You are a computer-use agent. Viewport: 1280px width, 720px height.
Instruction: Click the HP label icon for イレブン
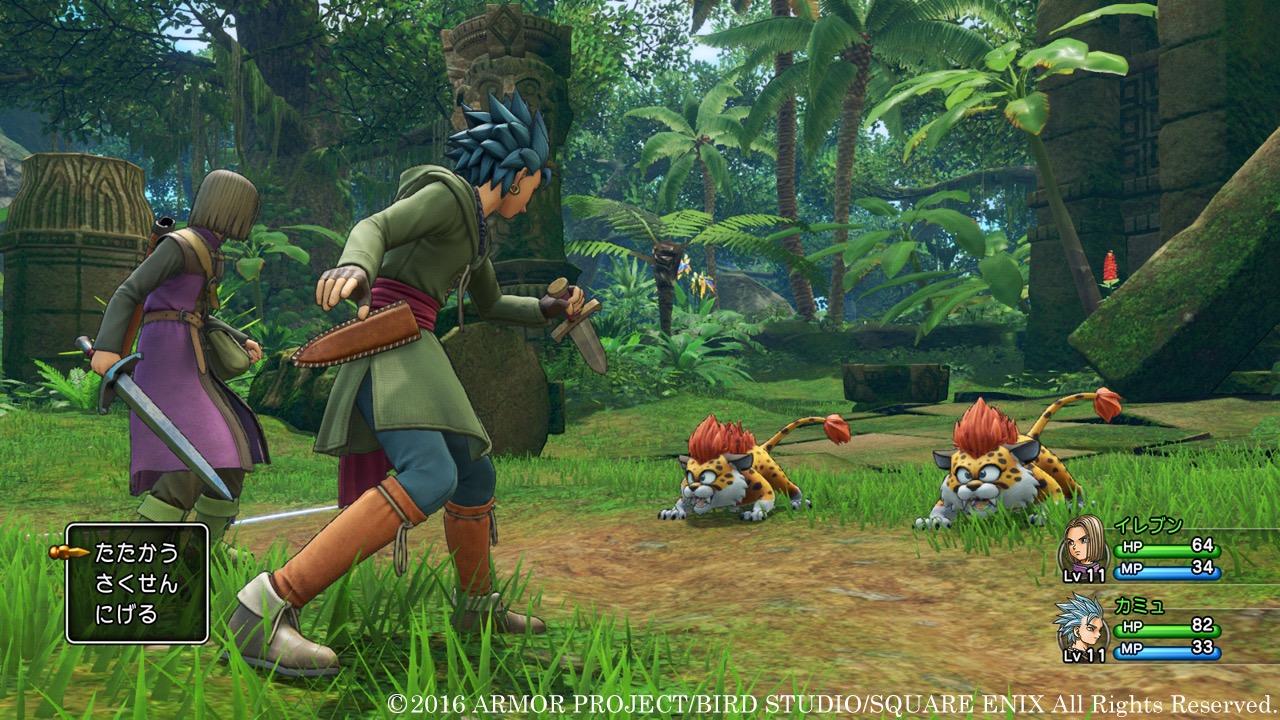(x=1132, y=546)
